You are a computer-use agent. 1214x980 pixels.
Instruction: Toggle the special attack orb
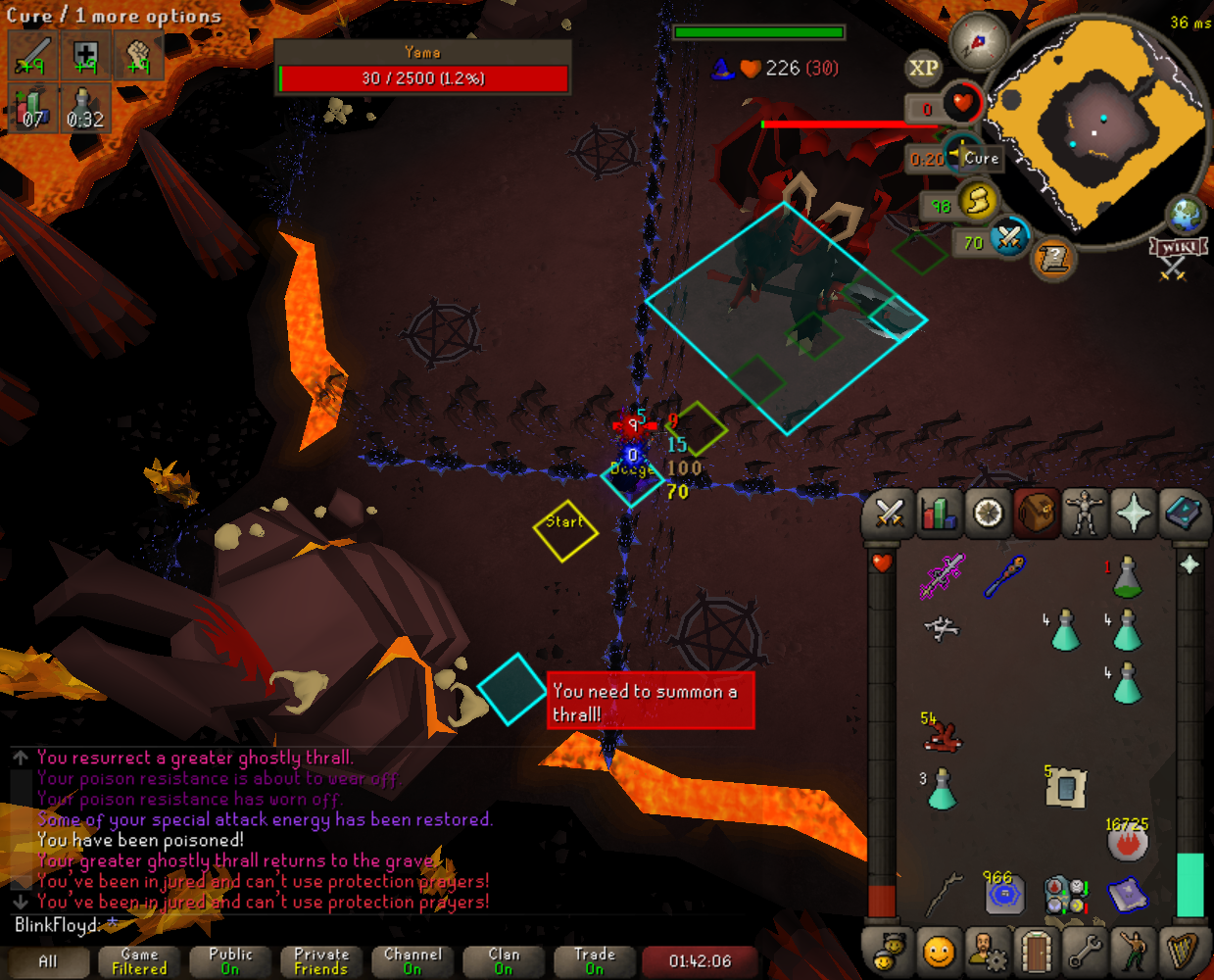tap(1008, 238)
